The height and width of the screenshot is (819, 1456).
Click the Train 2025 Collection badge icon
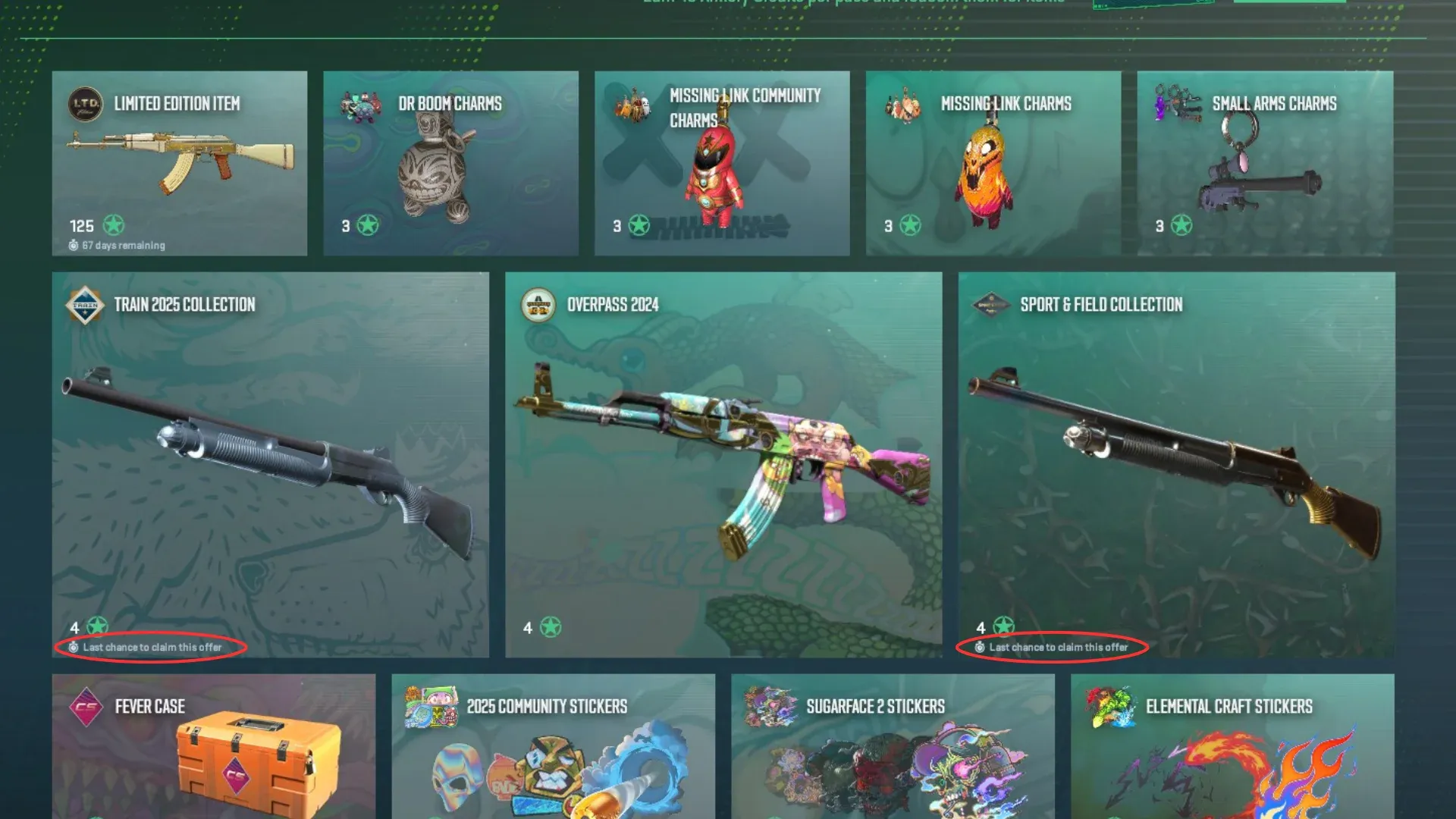coord(86,306)
